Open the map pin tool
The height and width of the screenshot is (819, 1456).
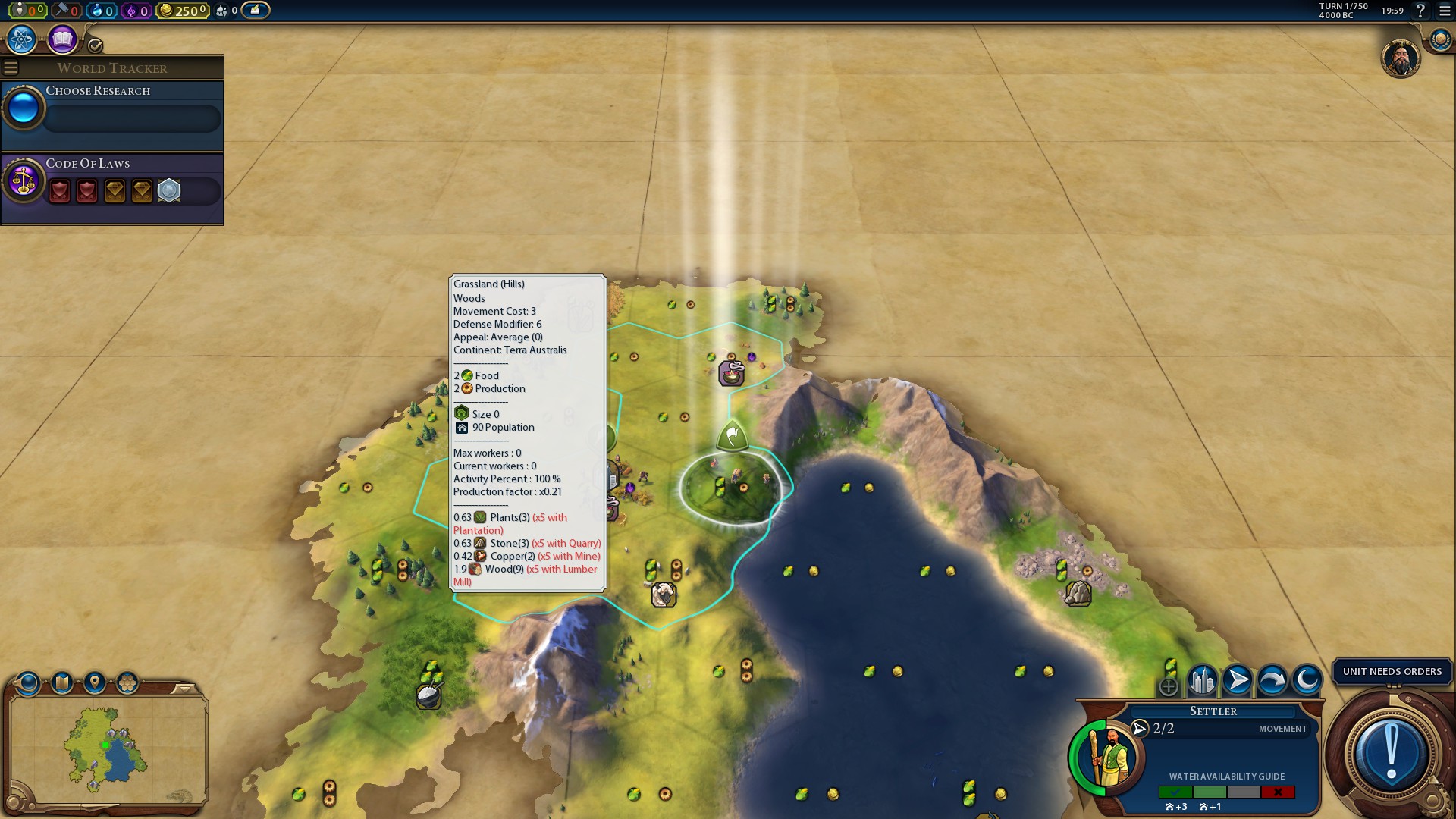[95, 683]
